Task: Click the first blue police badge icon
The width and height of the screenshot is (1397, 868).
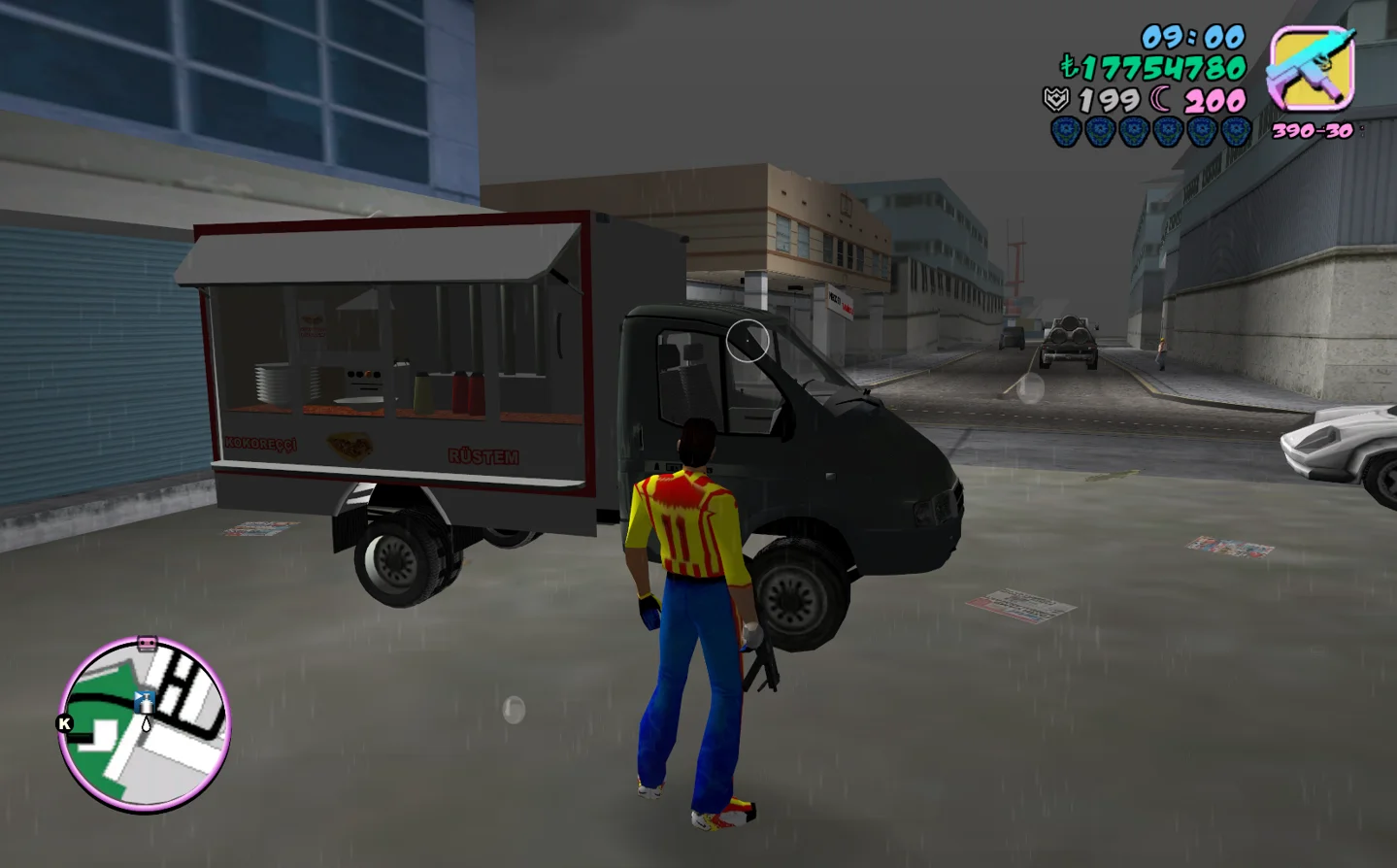Action: pyautogui.click(x=1065, y=130)
